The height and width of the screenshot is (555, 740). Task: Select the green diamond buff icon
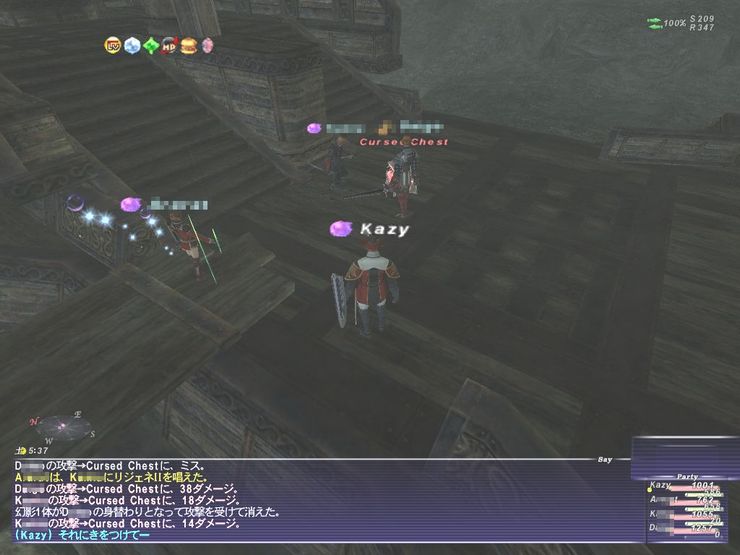(151, 45)
